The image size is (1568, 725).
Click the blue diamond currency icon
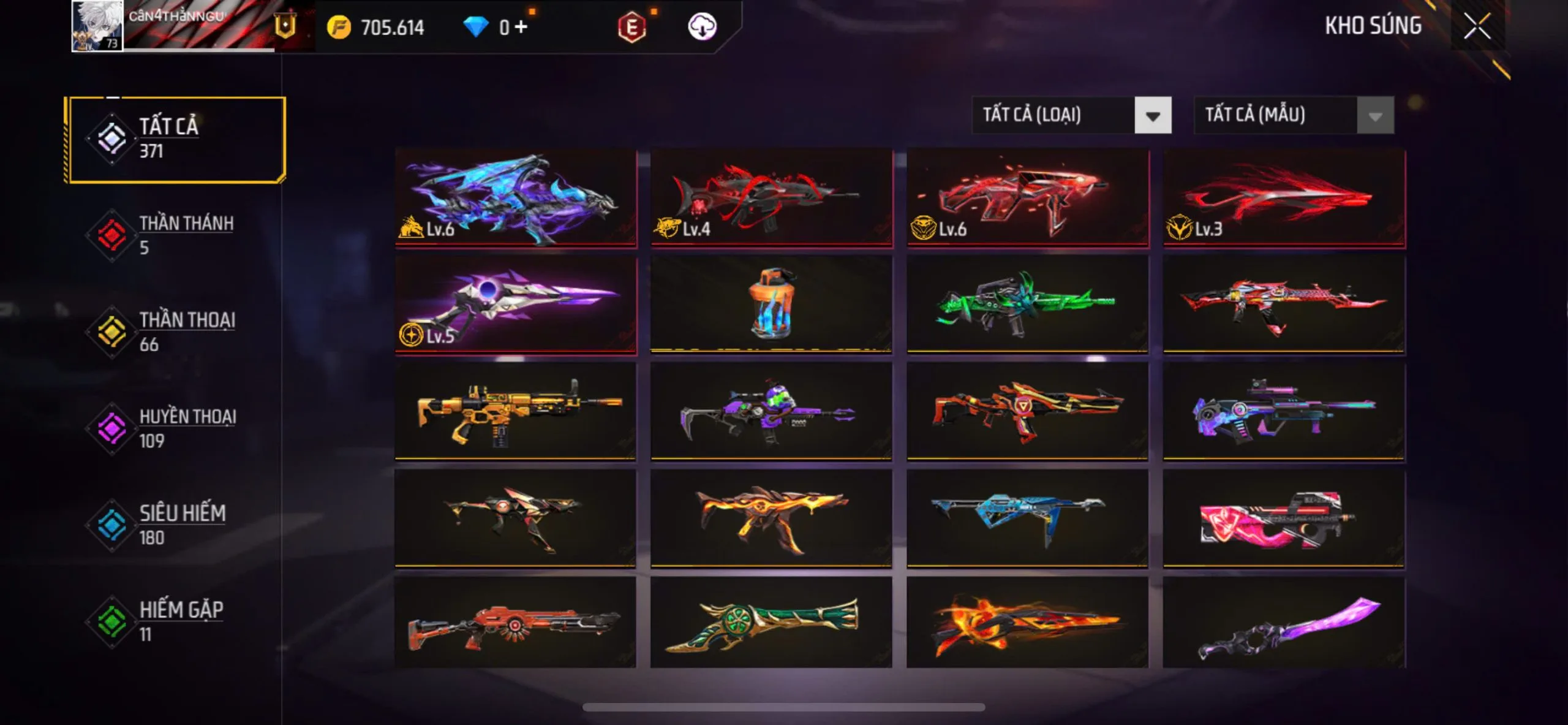point(484,26)
